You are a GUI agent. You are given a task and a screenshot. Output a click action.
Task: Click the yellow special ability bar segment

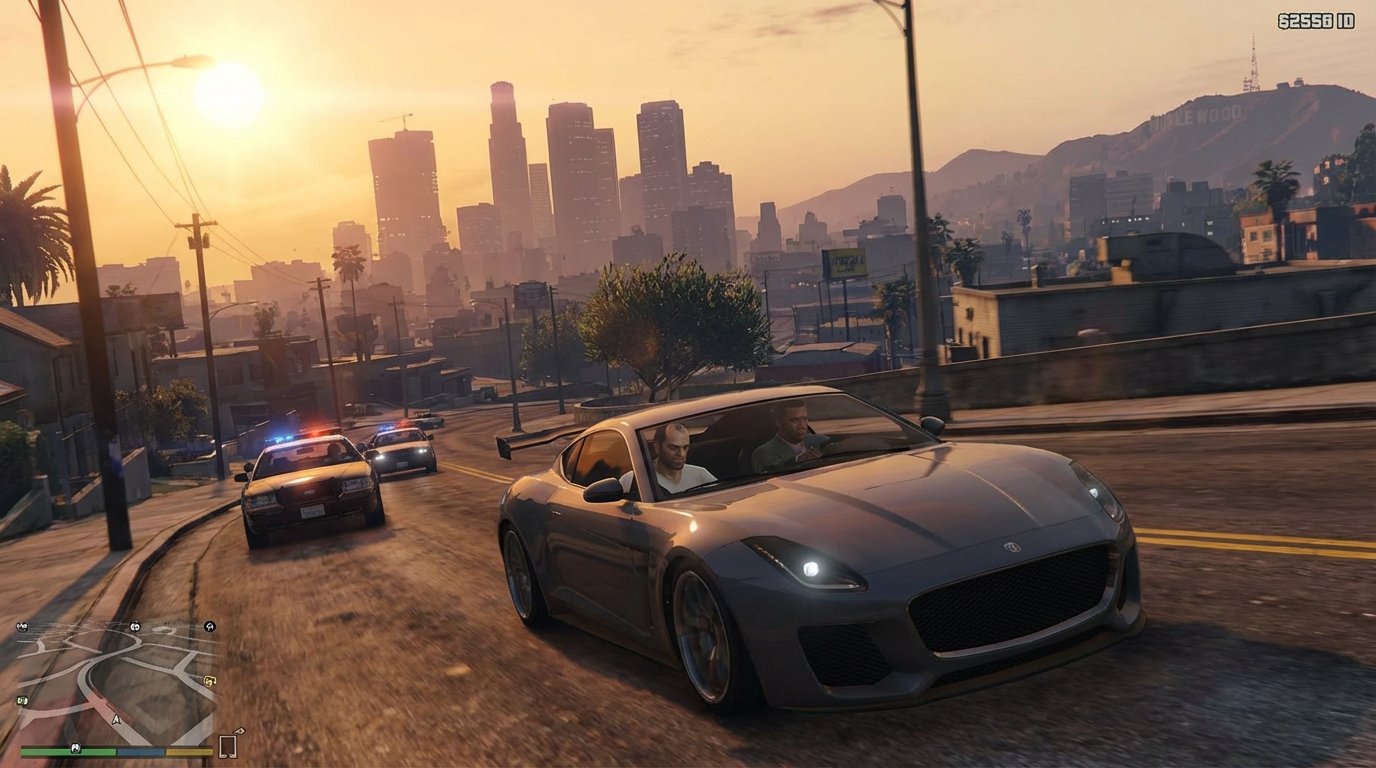[x=188, y=751]
